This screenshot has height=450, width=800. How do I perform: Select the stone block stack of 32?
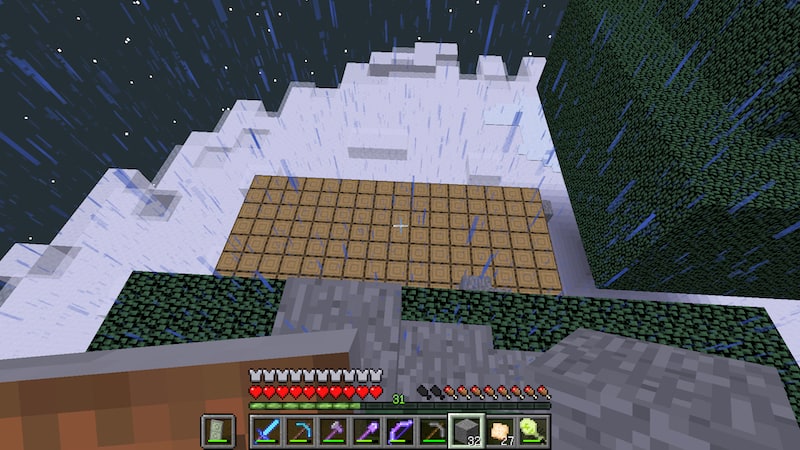[x=466, y=430]
